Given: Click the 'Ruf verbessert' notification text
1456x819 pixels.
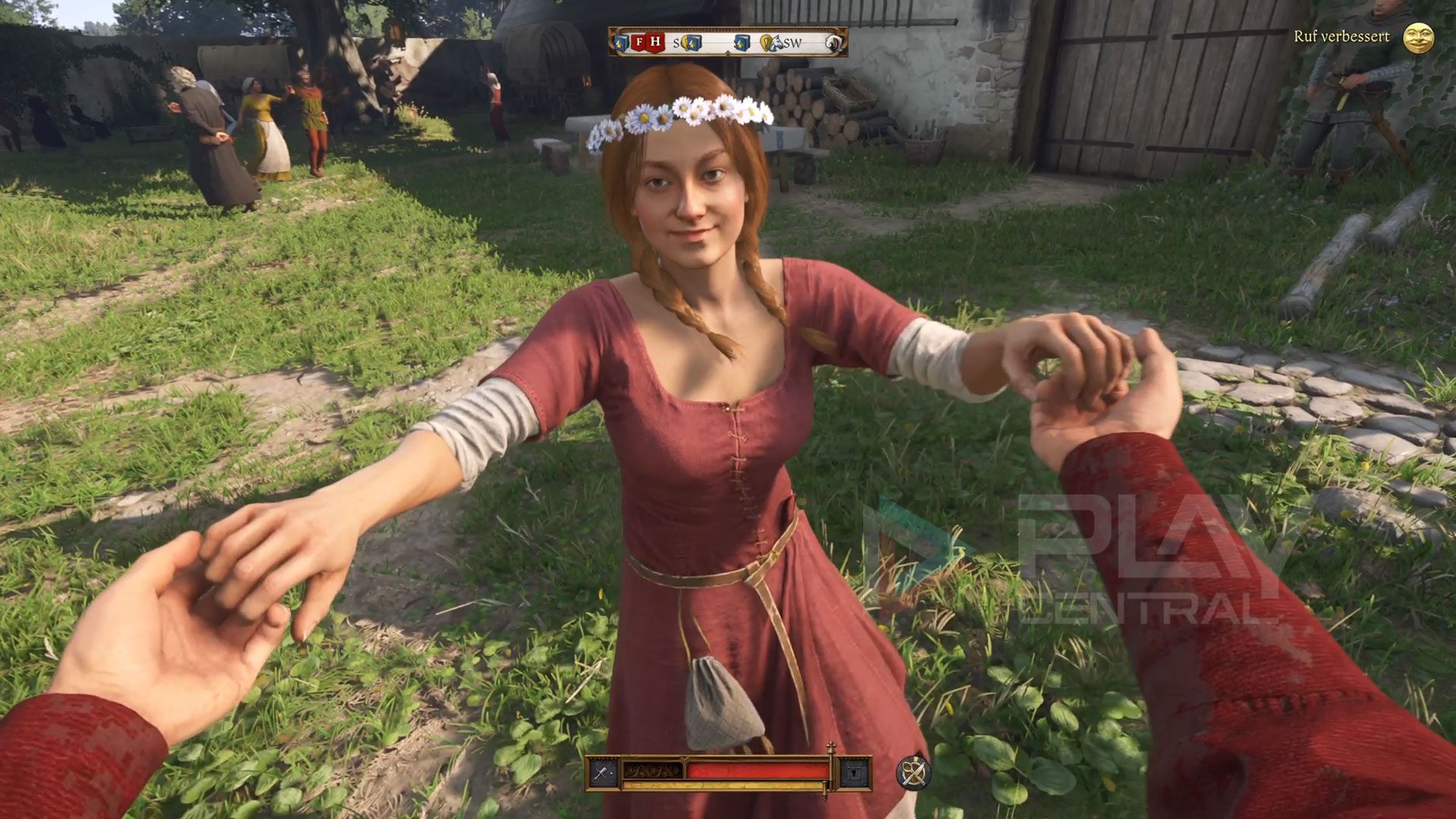Looking at the screenshot, I should click(1341, 36).
